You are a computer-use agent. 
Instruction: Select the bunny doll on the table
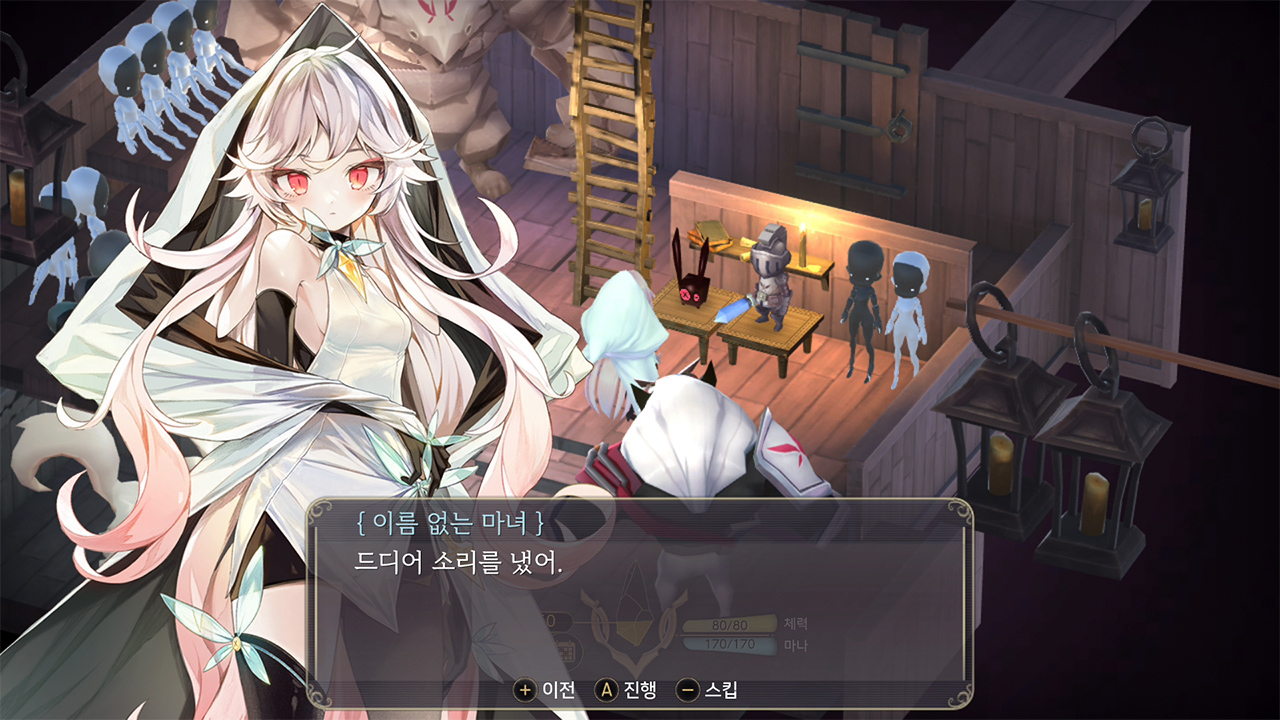pos(694,290)
